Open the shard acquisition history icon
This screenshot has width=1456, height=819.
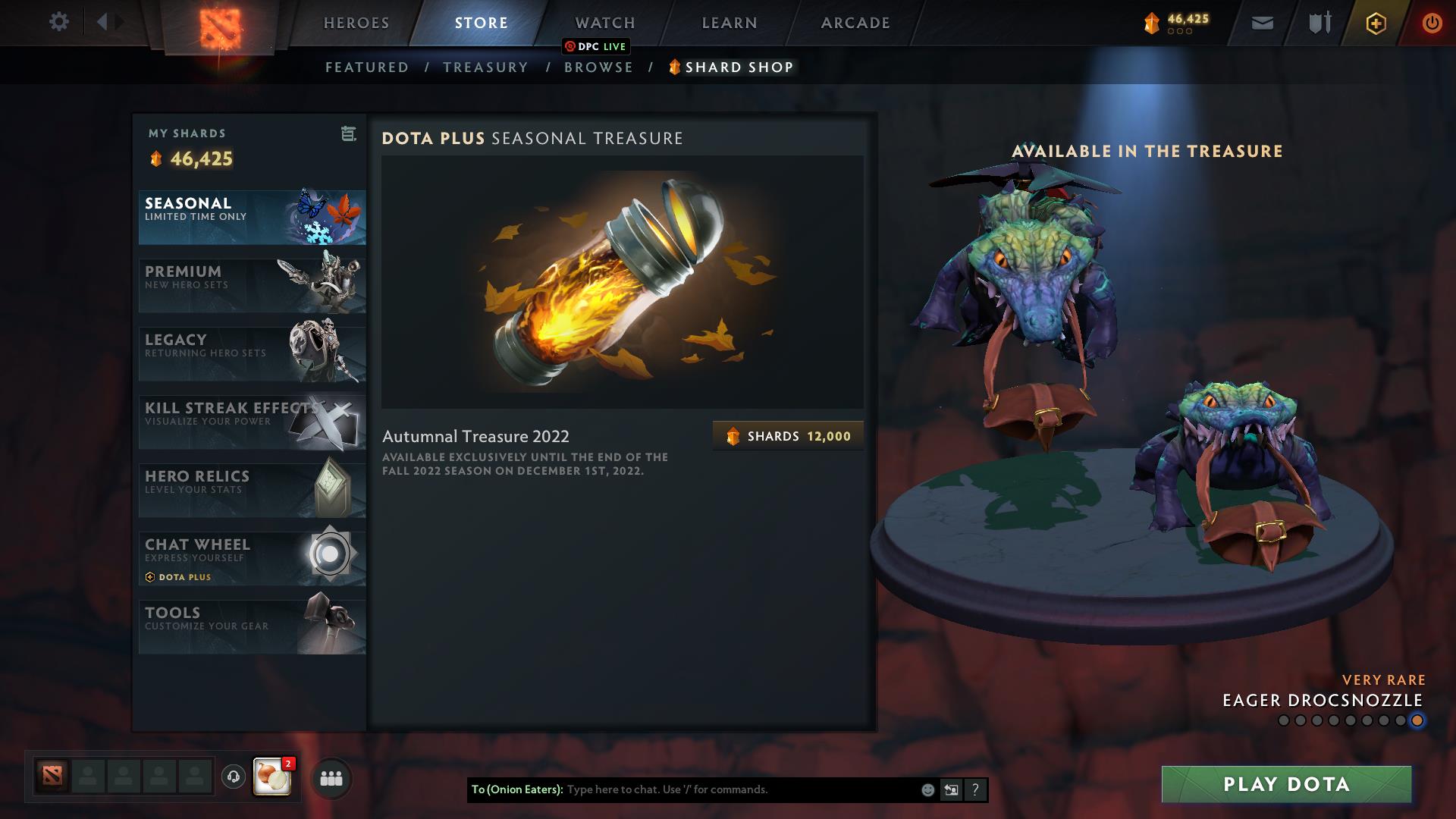[x=347, y=133]
